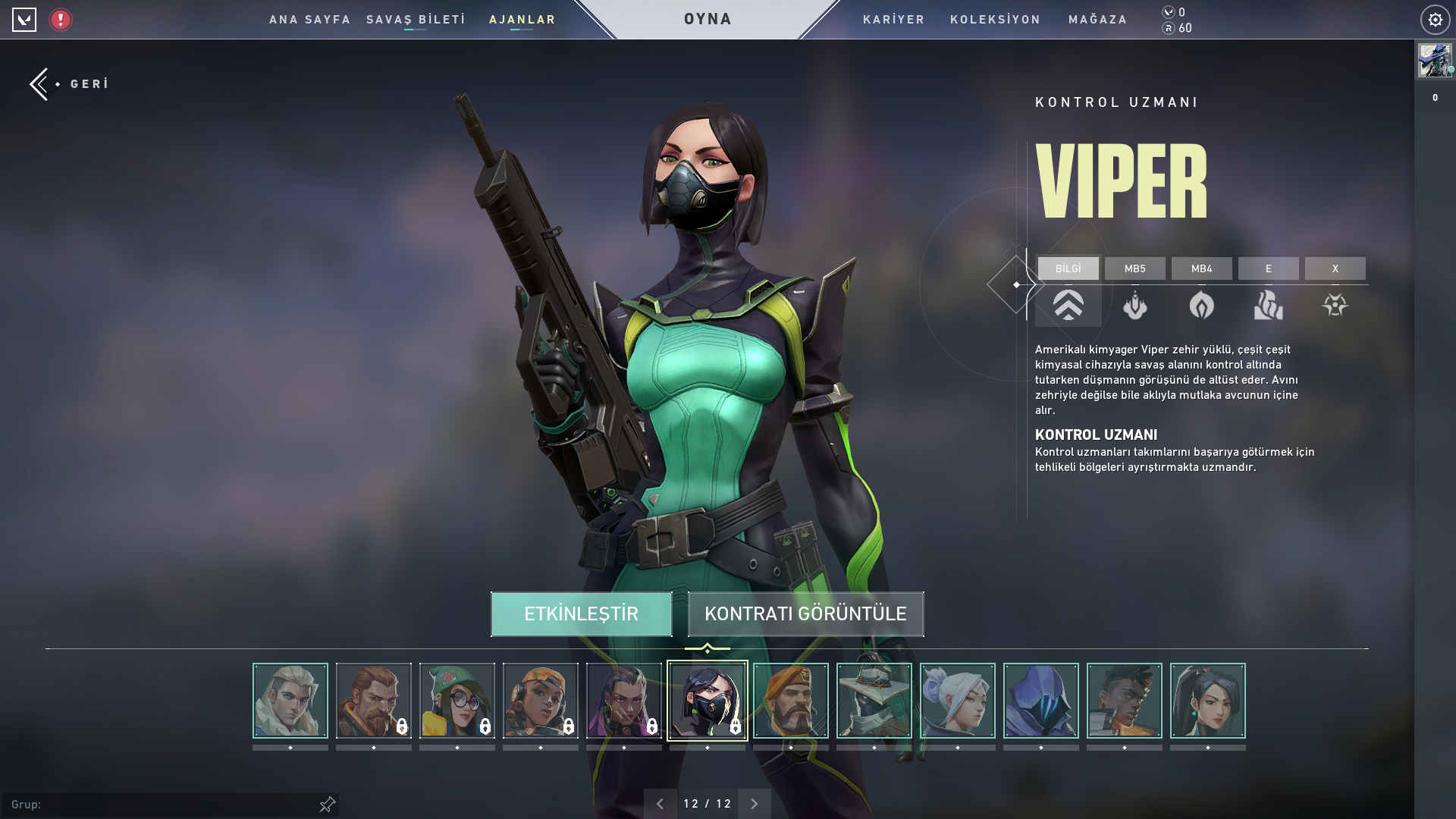Switch to the X ultimate tab
Viewport: 1456px width, 819px height.
click(x=1335, y=268)
